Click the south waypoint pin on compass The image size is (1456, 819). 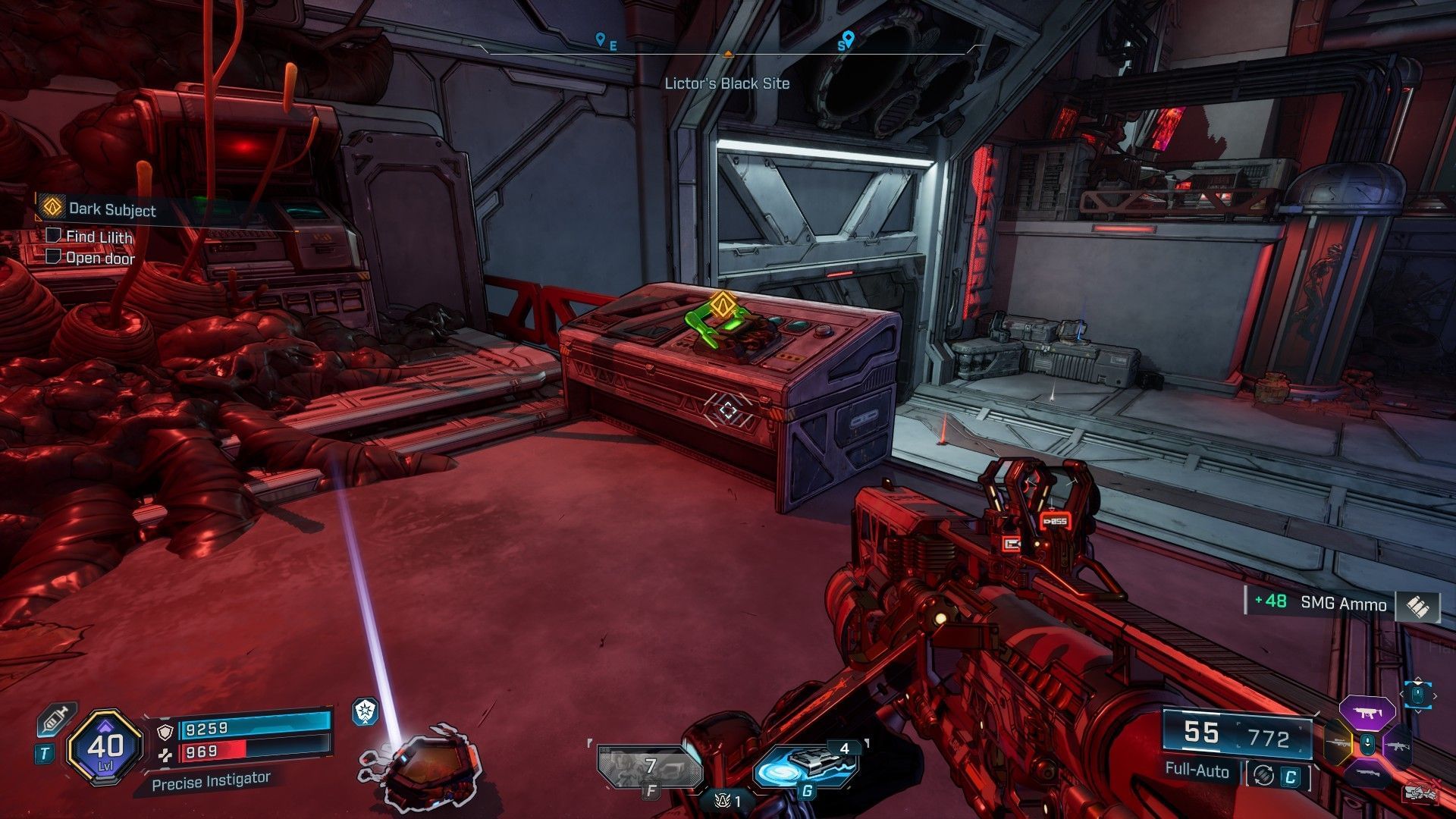point(848,37)
